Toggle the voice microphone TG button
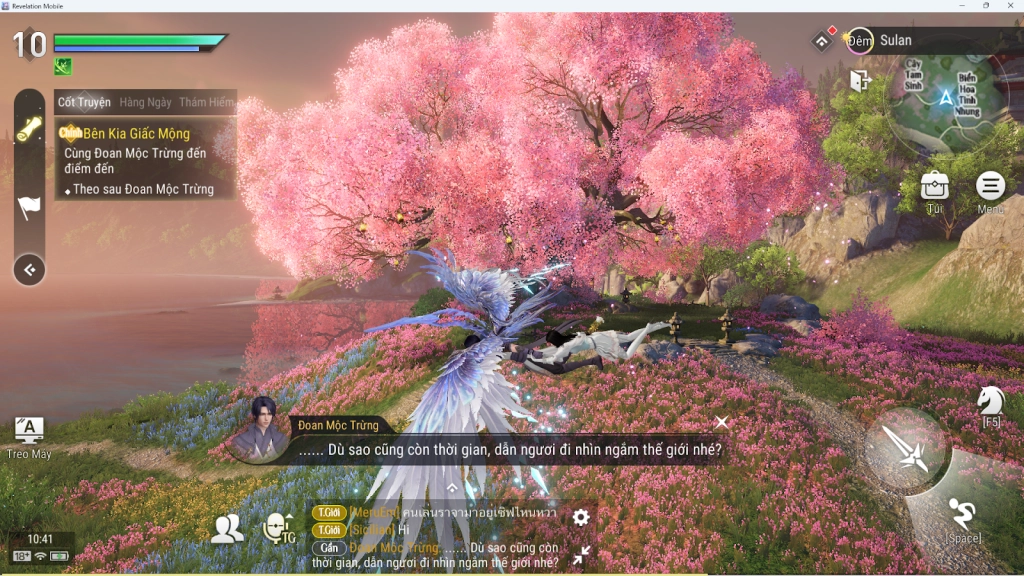Screen dimensions: 1024x576 (x=278, y=529)
